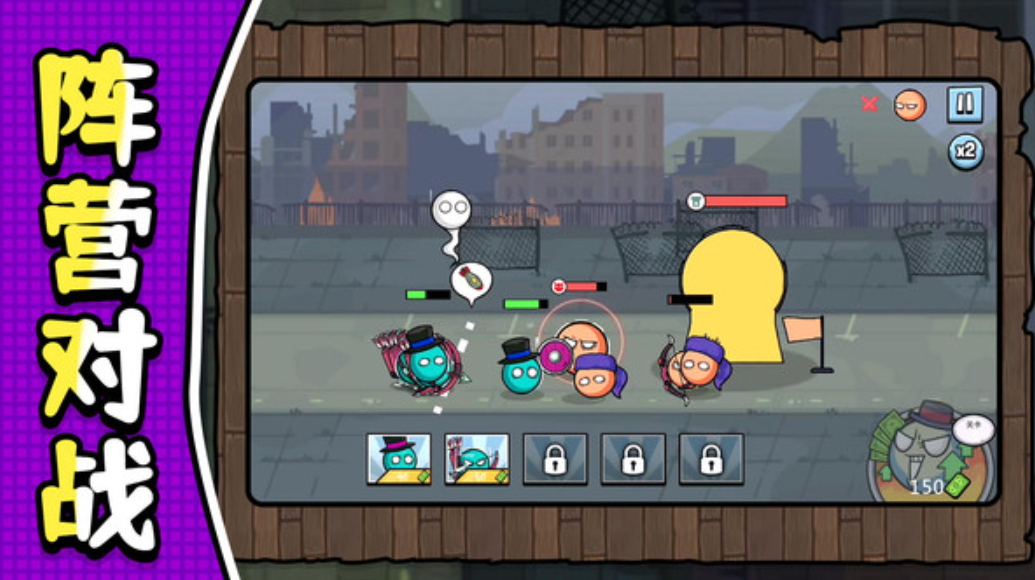The height and width of the screenshot is (580, 1035).
Task: Tap the money upgrade boss portrait
Action: click(930, 450)
